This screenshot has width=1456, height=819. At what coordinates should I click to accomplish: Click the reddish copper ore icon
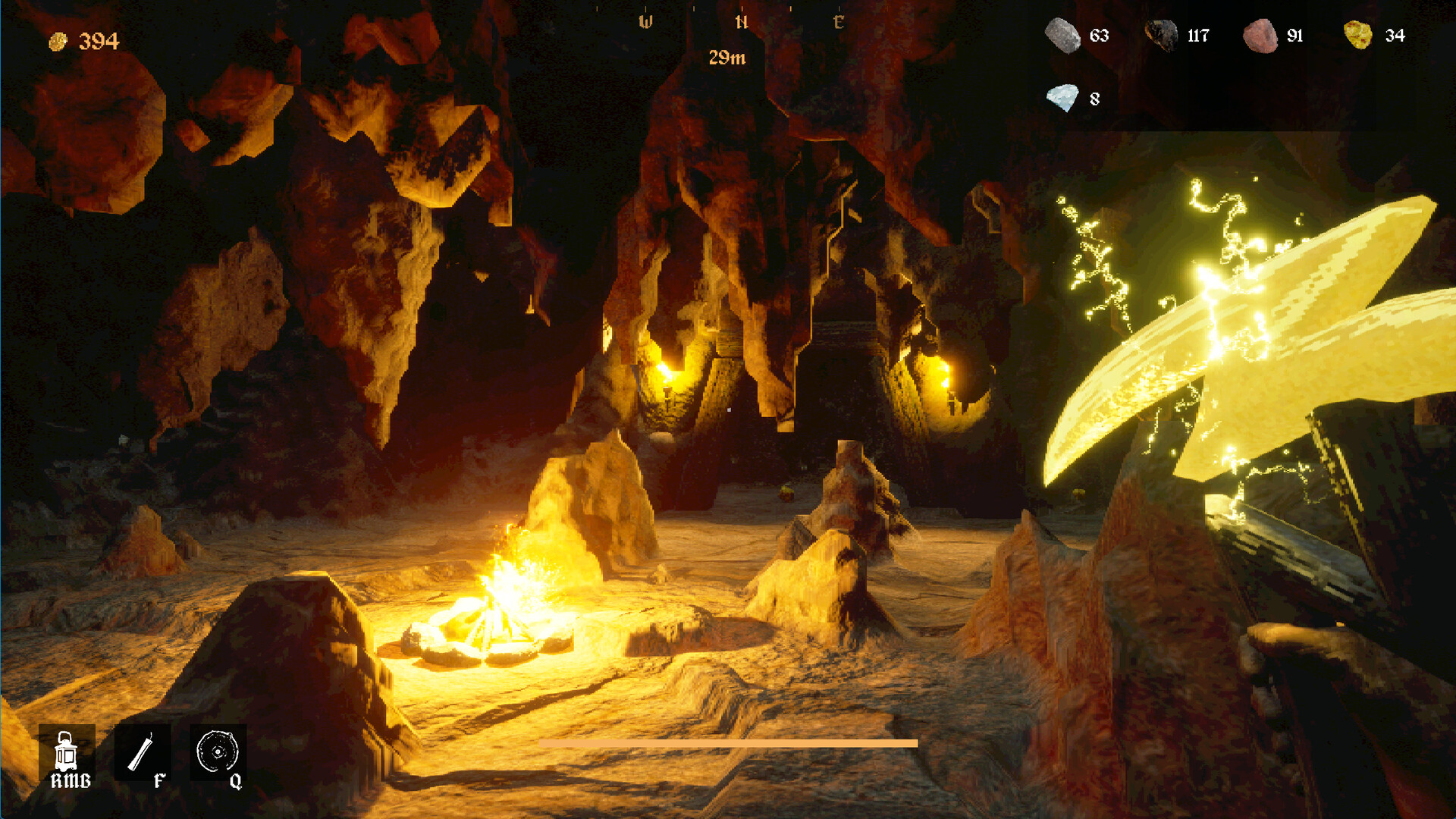pyautogui.click(x=1260, y=36)
